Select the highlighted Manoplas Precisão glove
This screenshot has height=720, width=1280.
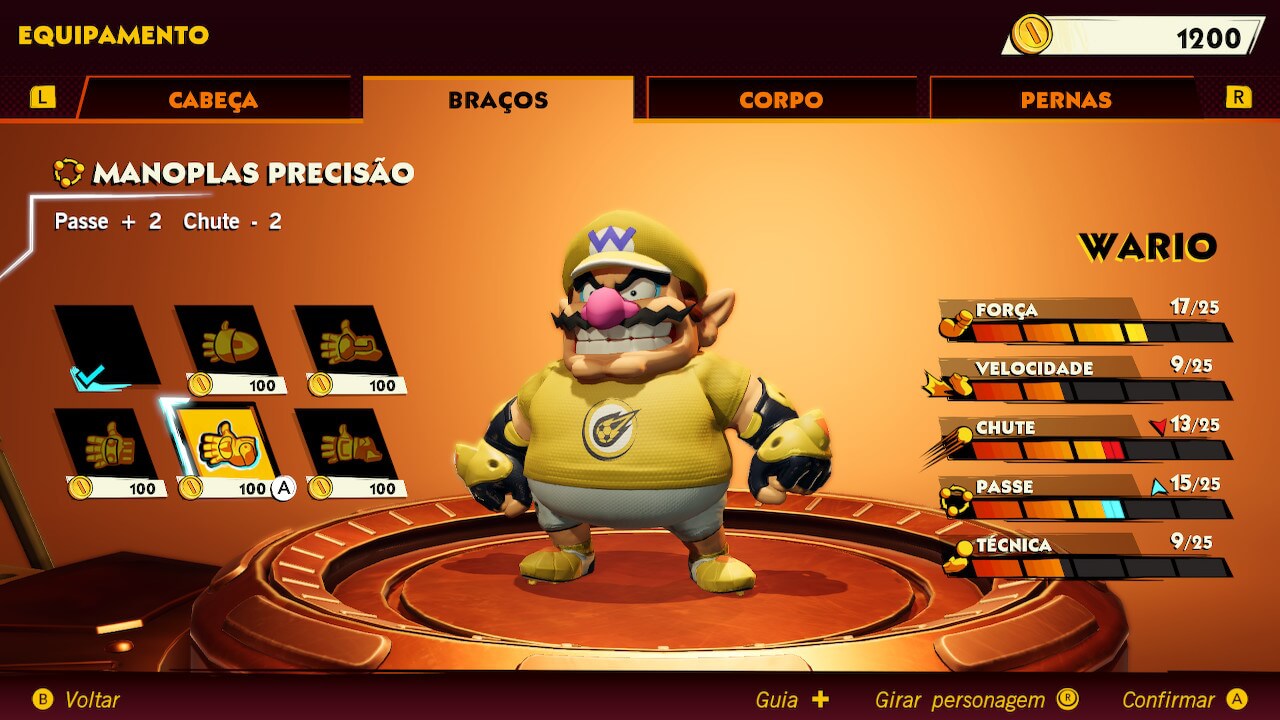(x=227, y=445)
